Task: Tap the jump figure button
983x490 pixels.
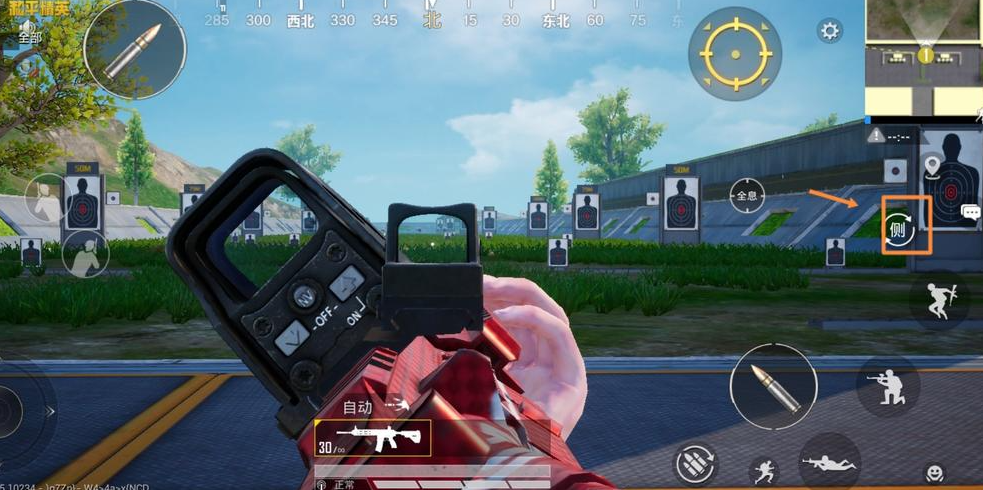Action: (x=938, y=299)
